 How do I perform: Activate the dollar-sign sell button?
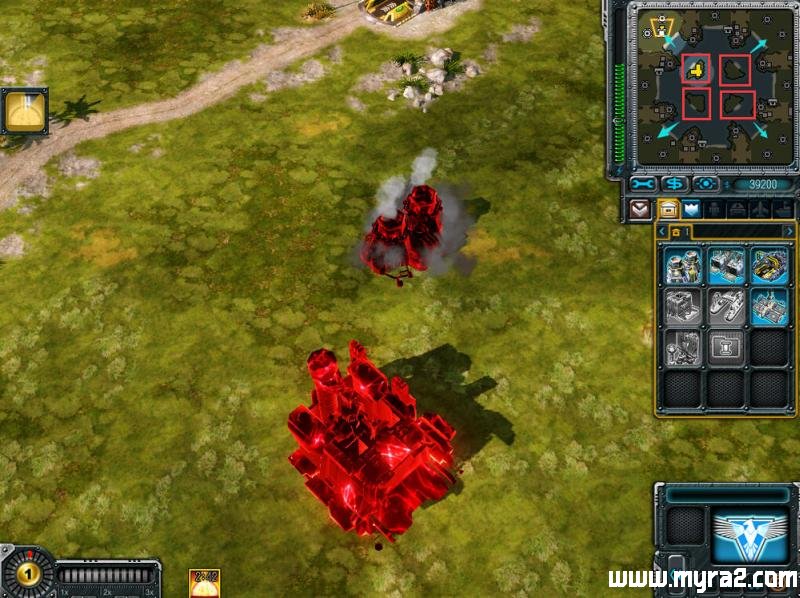673,185
